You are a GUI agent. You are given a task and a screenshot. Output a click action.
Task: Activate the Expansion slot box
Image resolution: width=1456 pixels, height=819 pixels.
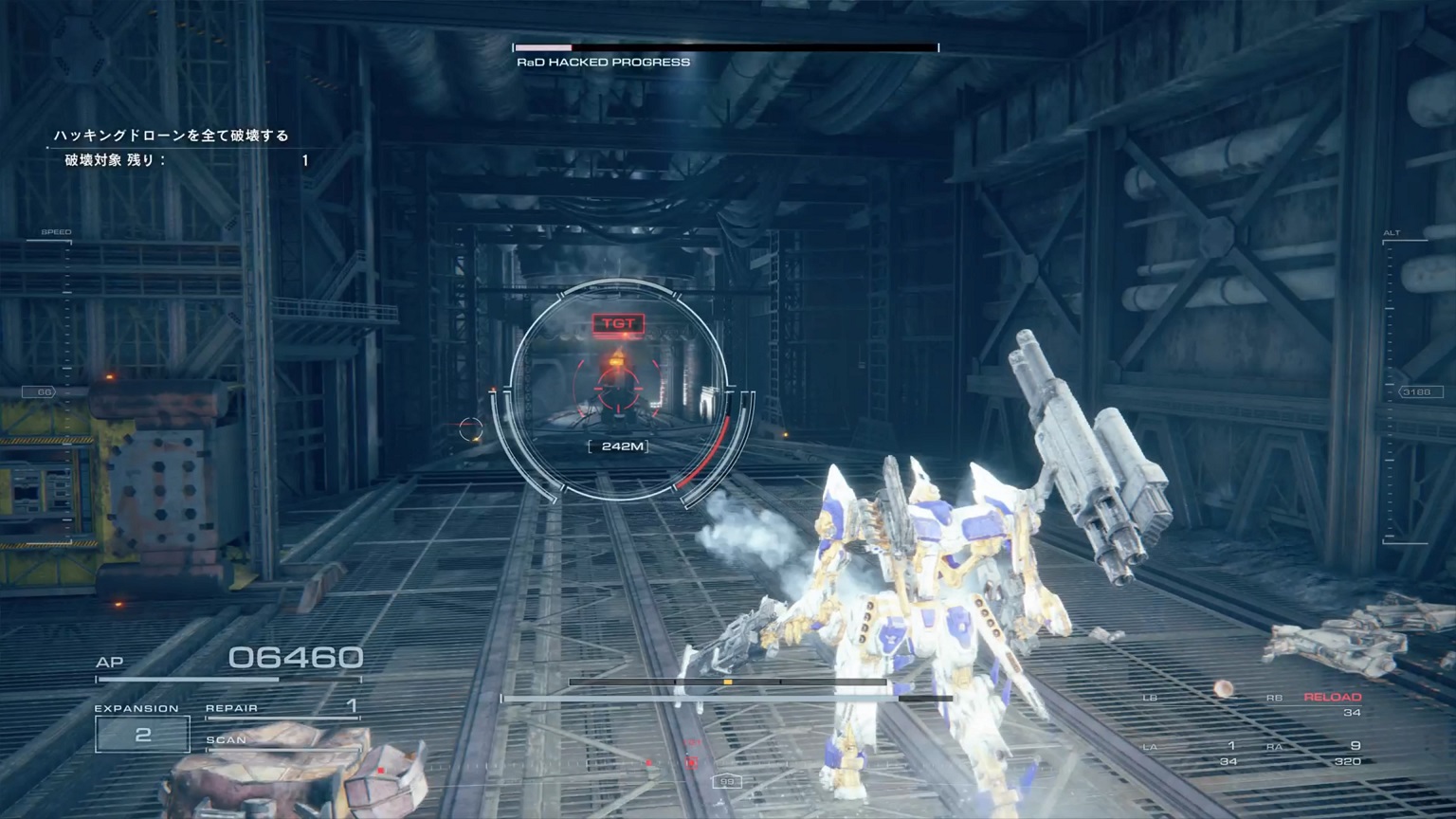click(142, 734)
